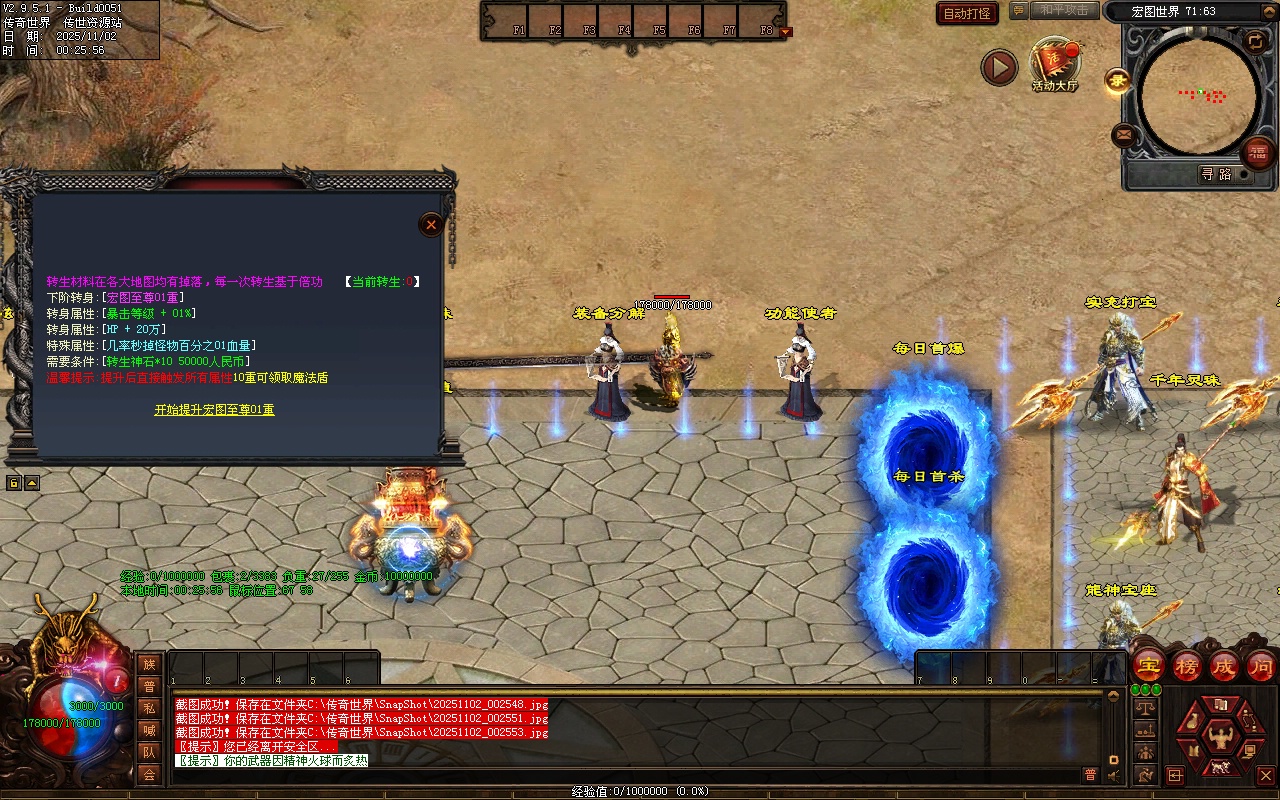Close the rebirth dialog window

coord(431,225)
